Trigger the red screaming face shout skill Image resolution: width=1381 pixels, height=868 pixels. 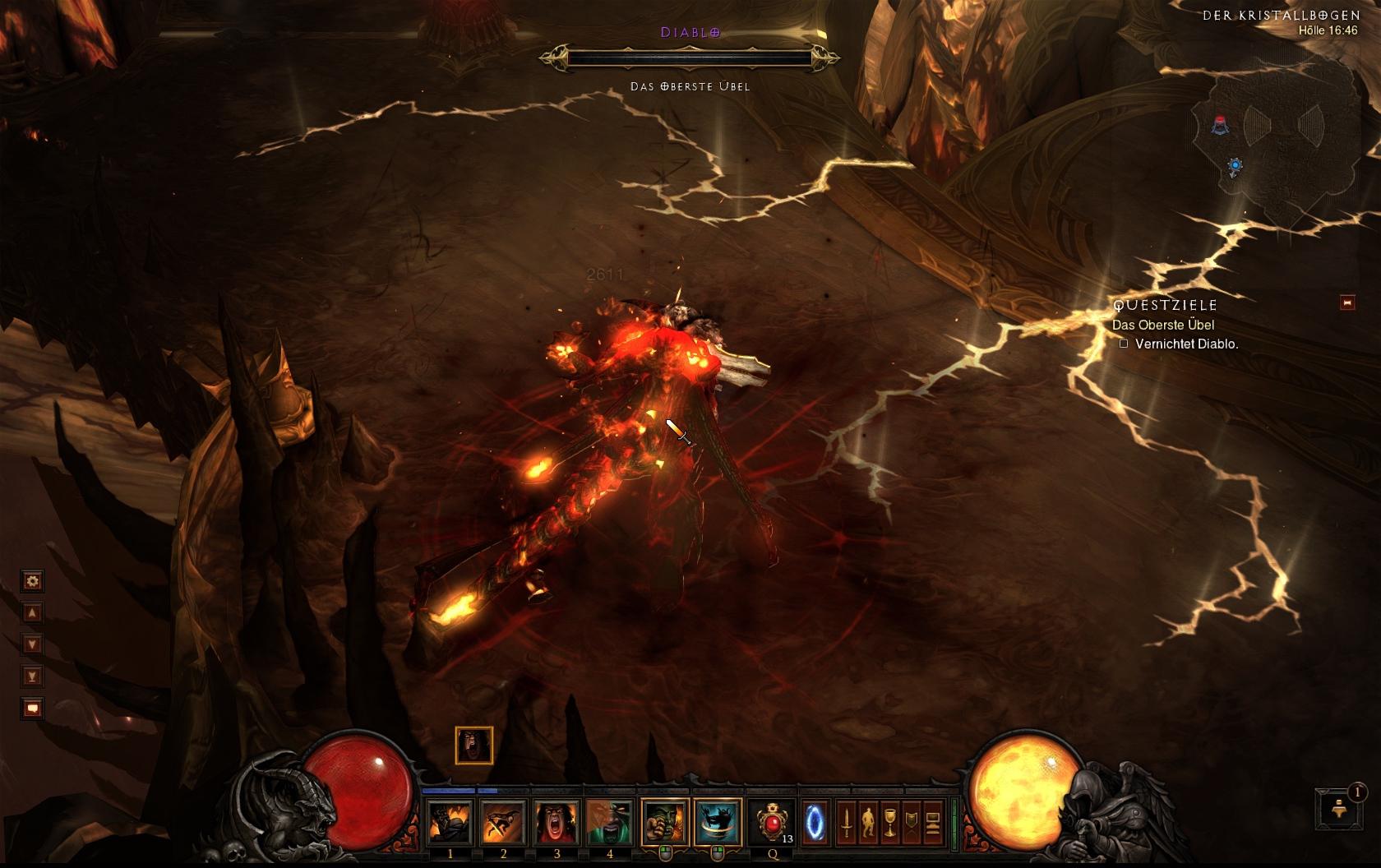[x=557, y=821]
